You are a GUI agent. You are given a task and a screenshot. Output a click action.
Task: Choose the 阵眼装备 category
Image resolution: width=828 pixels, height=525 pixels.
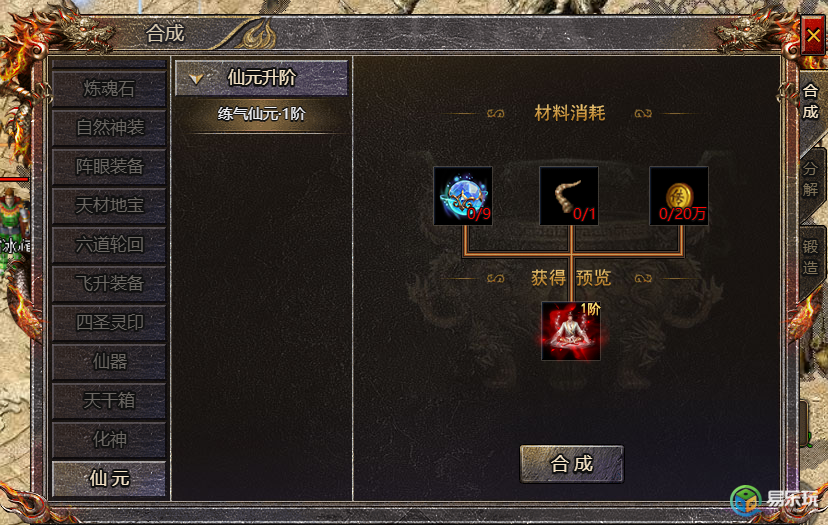point(109,167)
